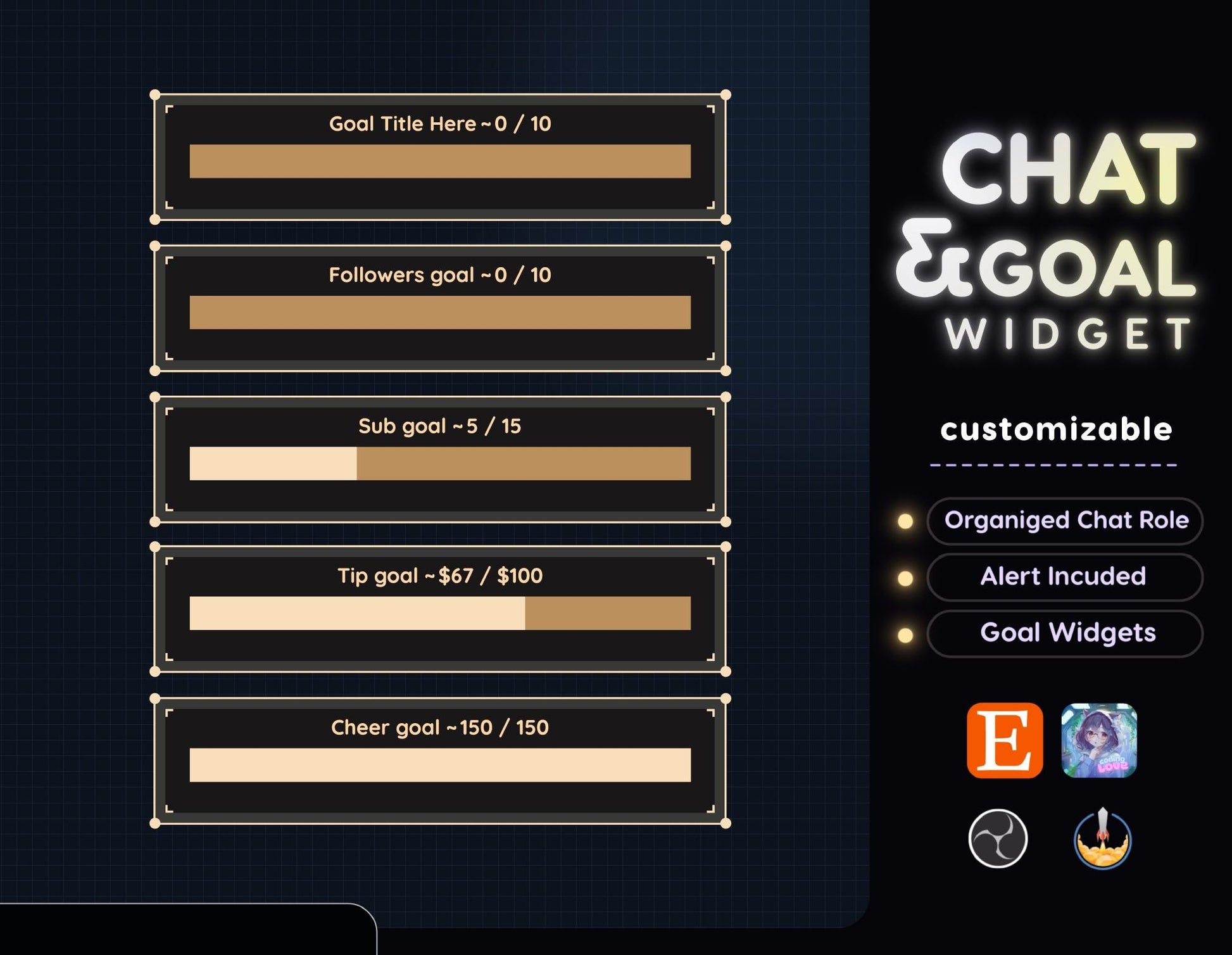Screen dimensions: 1232x955
Task: Choose the Goal Widgets pill
Action: click(x=1065, y=633)
